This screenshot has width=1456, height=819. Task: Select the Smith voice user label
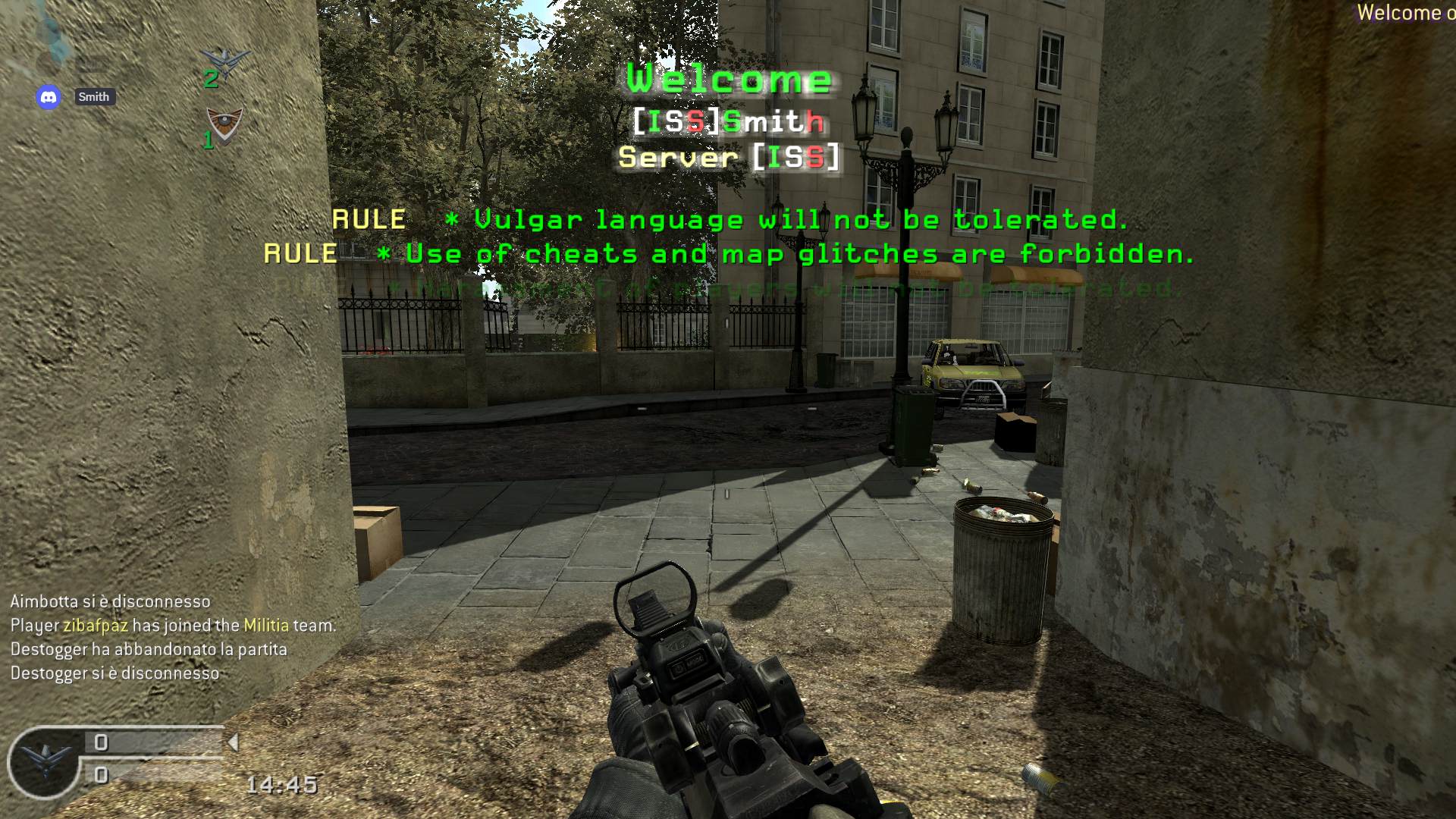(x=94, y=97)
